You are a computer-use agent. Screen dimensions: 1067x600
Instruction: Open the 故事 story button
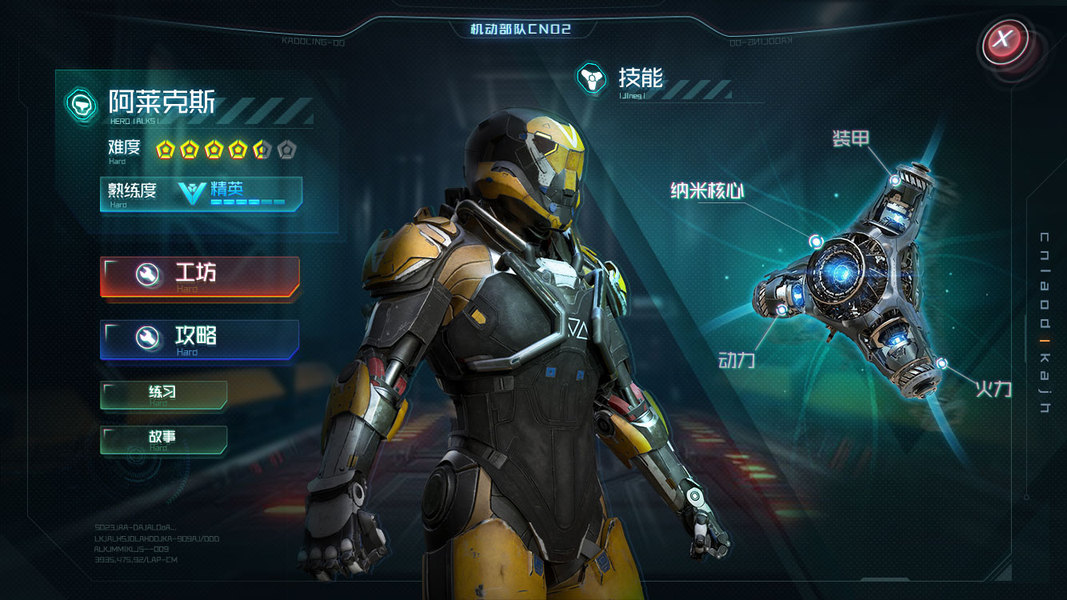tap(164, 439)
